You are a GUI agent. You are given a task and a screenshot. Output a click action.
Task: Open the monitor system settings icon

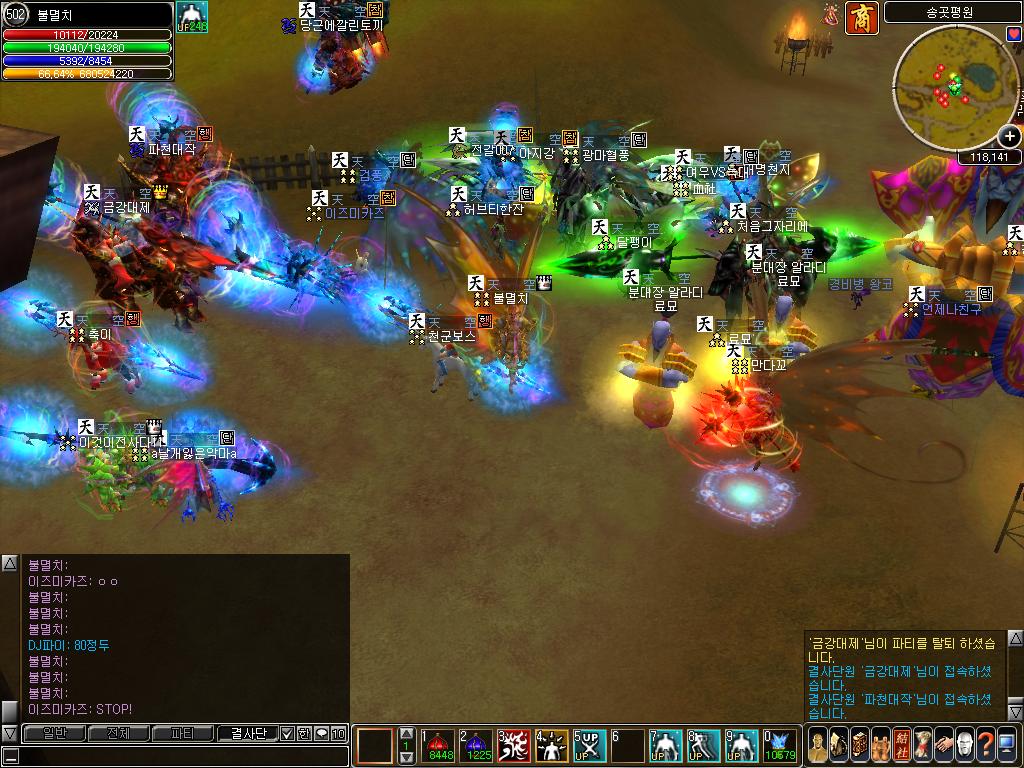(x=1007, y=745)
